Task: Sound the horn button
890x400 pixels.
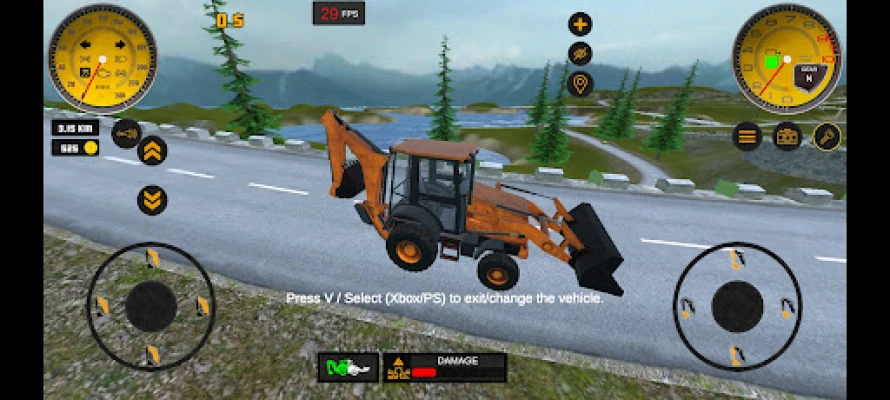Action: click(x=126, y=133)
